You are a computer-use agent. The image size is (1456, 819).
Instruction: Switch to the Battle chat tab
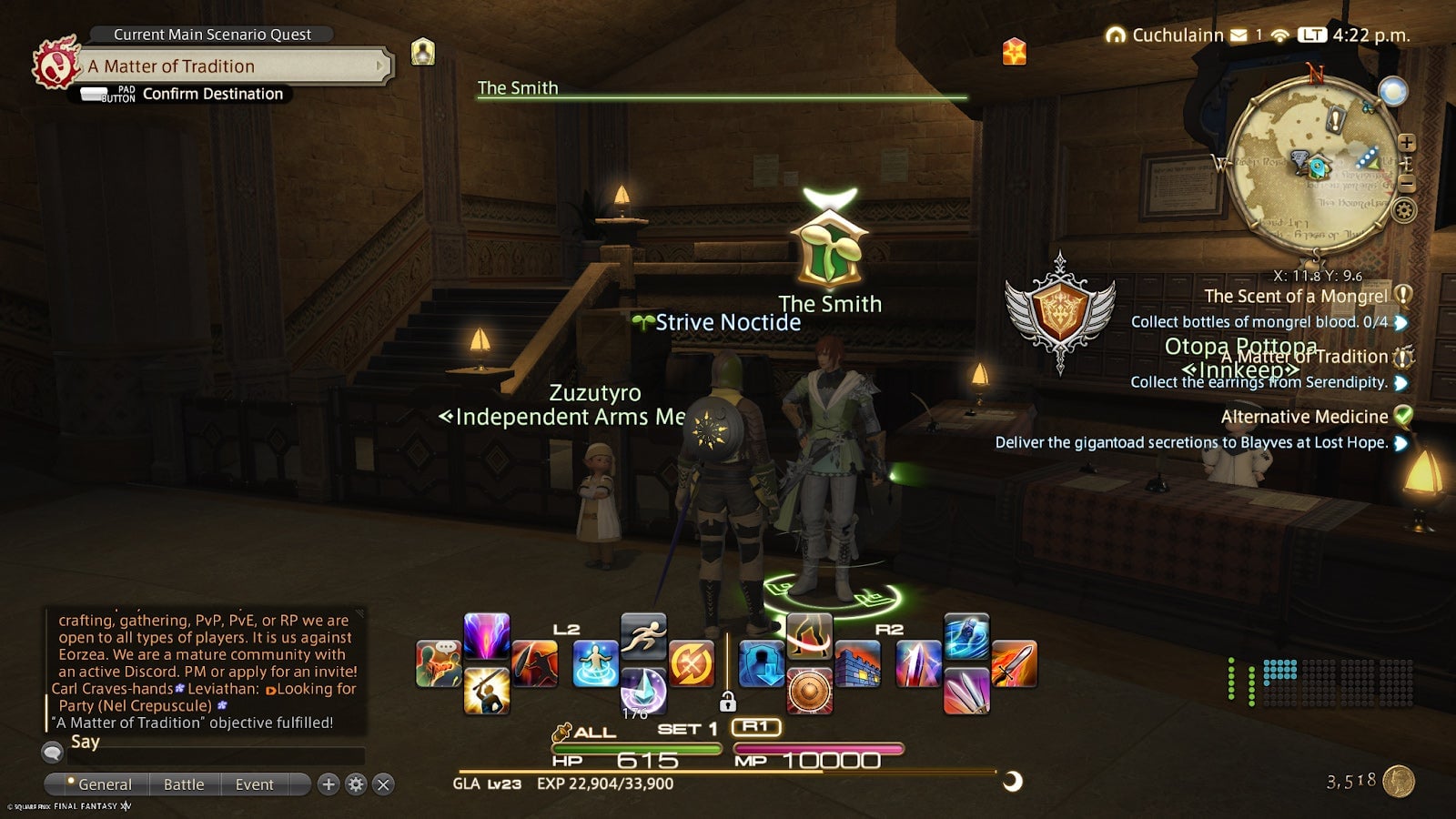pyautogui.click(x=184, y=784)
